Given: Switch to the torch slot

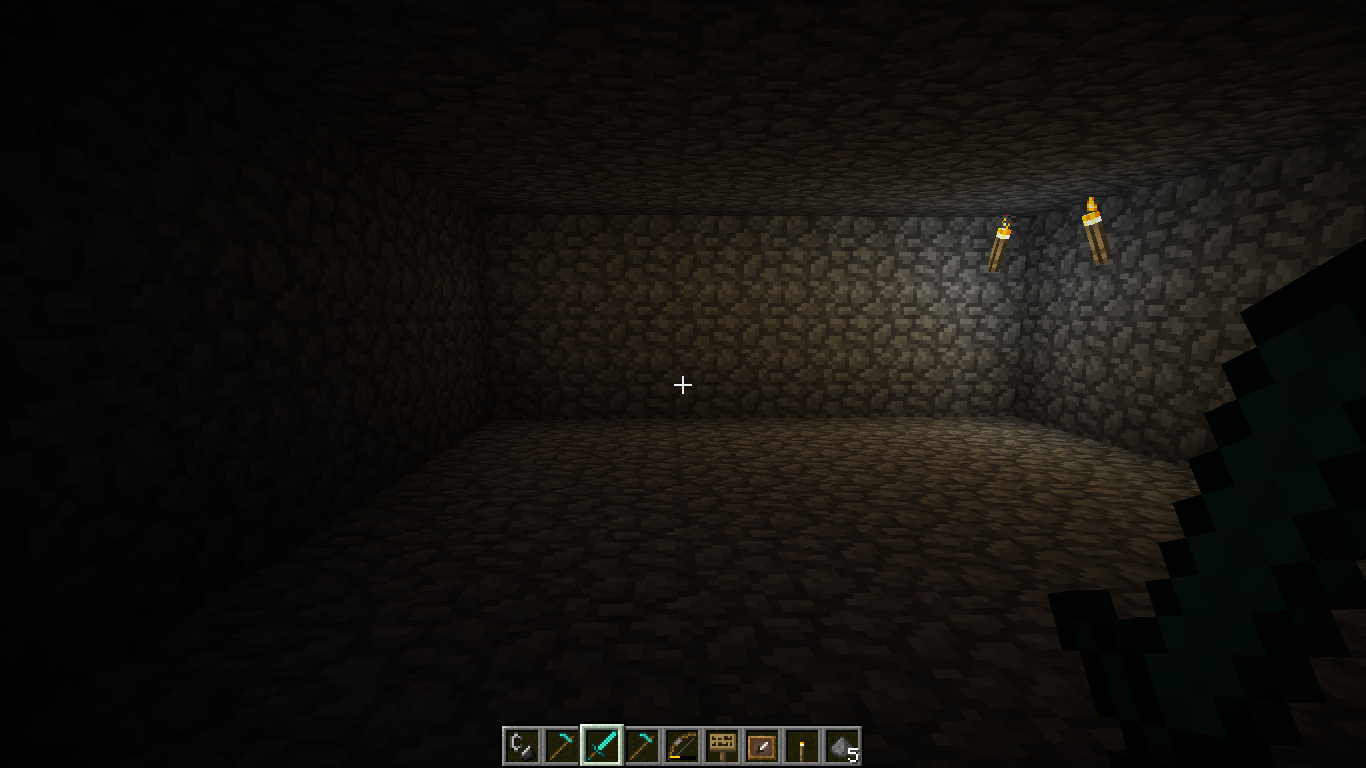Looking at the screenshot, I should pos(801,746).
